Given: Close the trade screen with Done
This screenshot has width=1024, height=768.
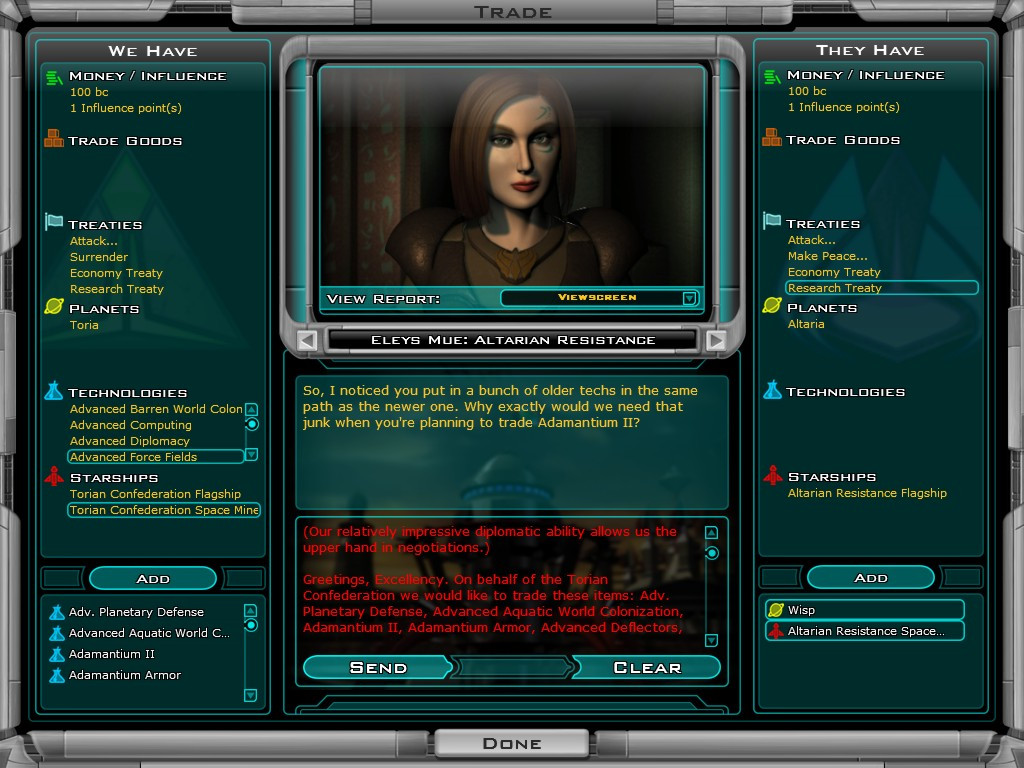Looking at the screenshot, I should point(511,743).
